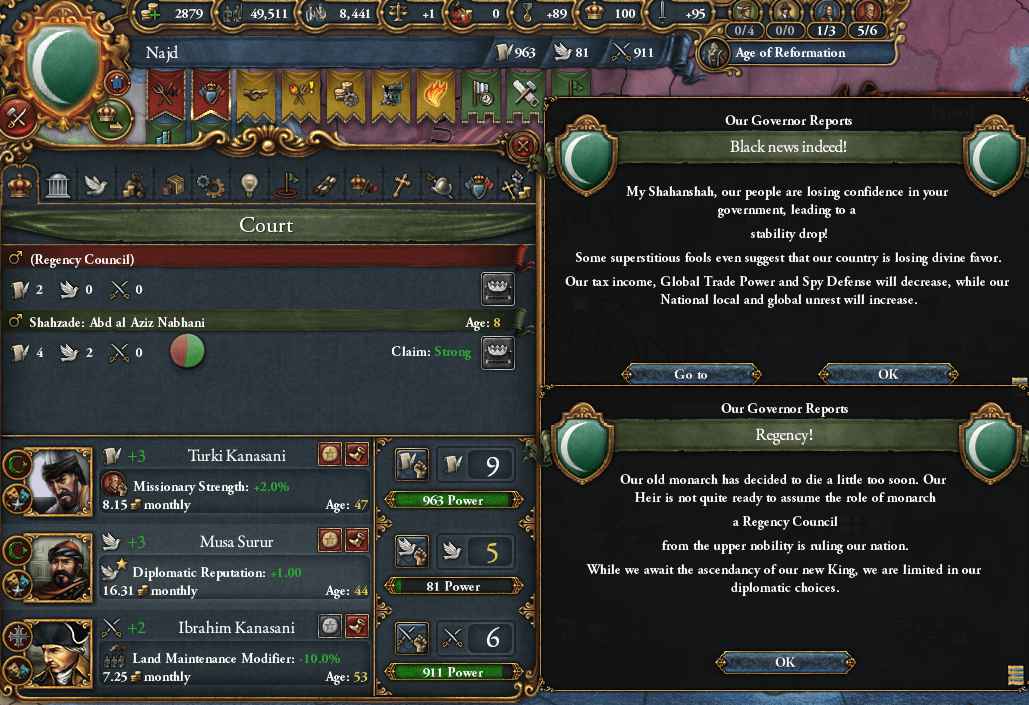Switch to the Government tab with pillared building

click(x=58, y=185)
